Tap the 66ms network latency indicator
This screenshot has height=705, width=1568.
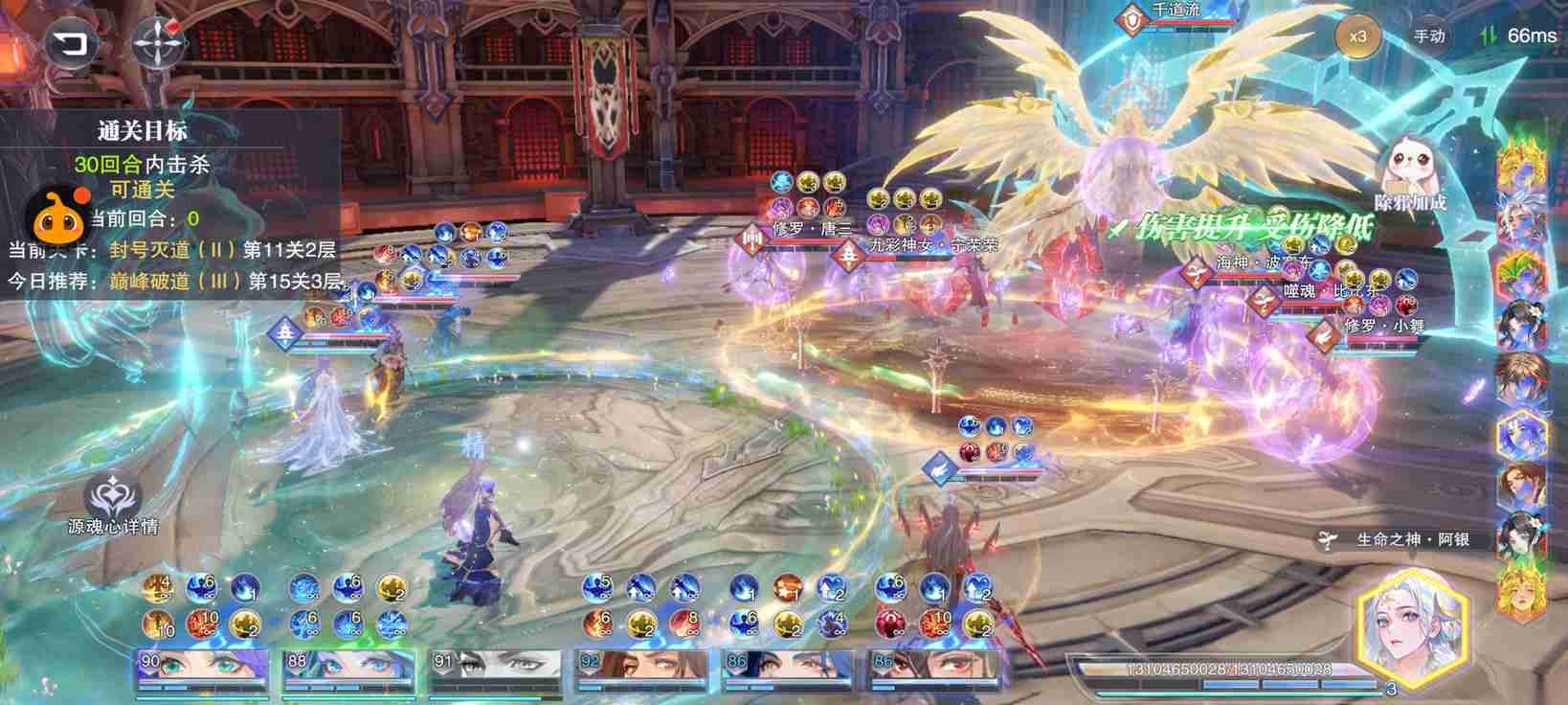click(x=1519, y=35)
